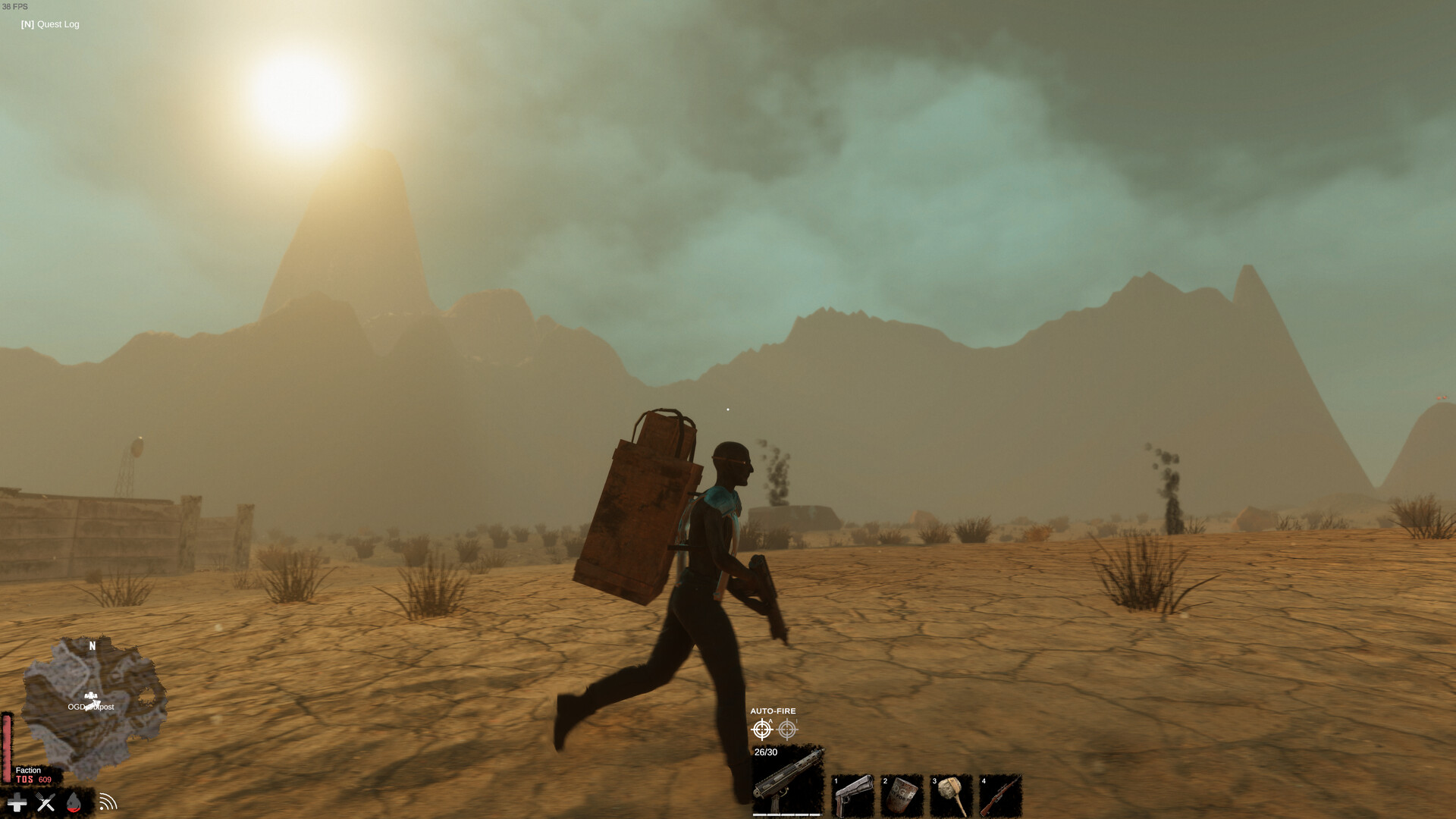Viewport: 1456px width, 819px height.
Task: Click the red thirst droplet indicator
Action: [x=75, y=802]
